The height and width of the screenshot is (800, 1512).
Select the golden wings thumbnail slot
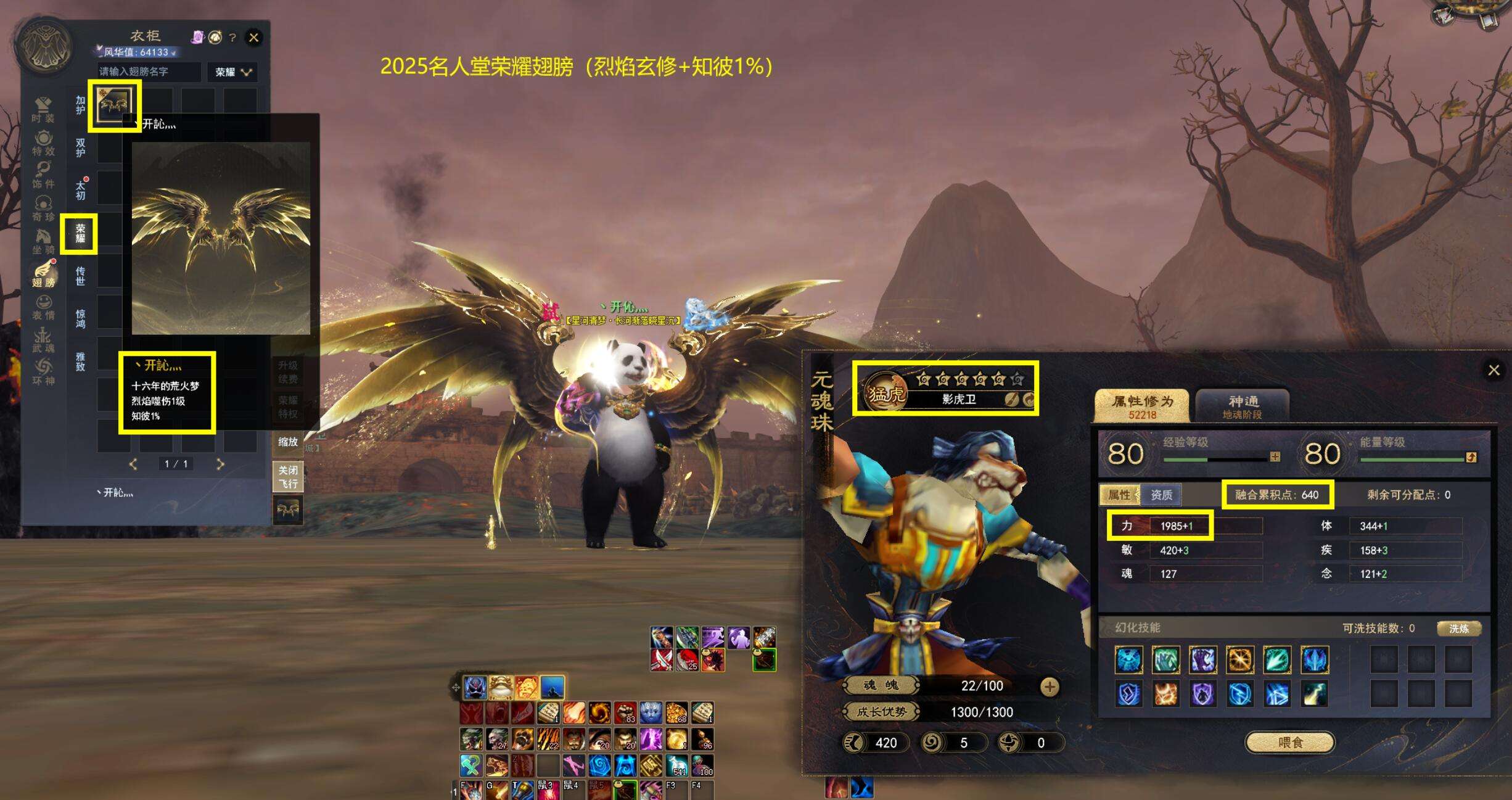click(115, 105)
